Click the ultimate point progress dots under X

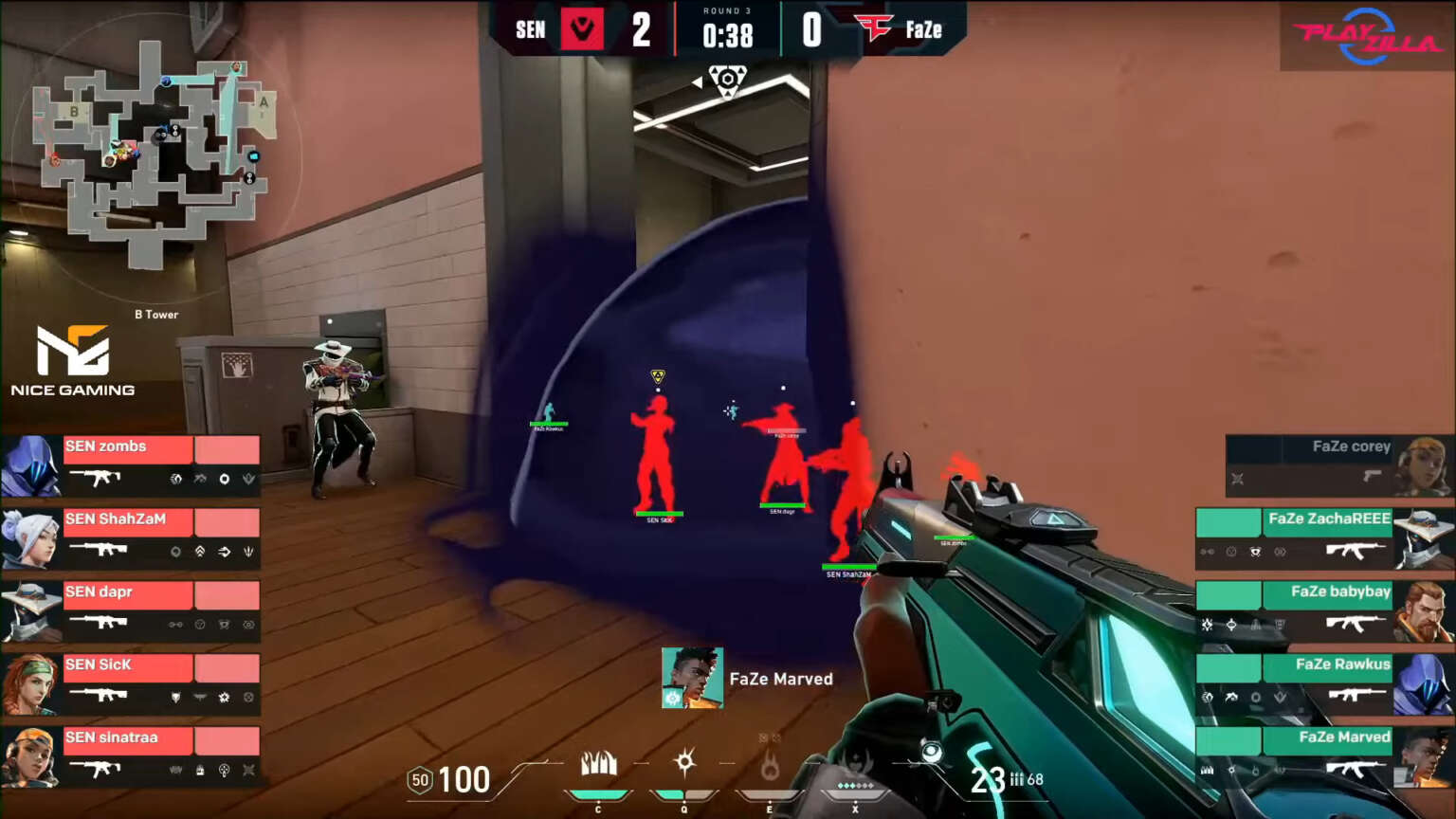click(x=855, y=784)
